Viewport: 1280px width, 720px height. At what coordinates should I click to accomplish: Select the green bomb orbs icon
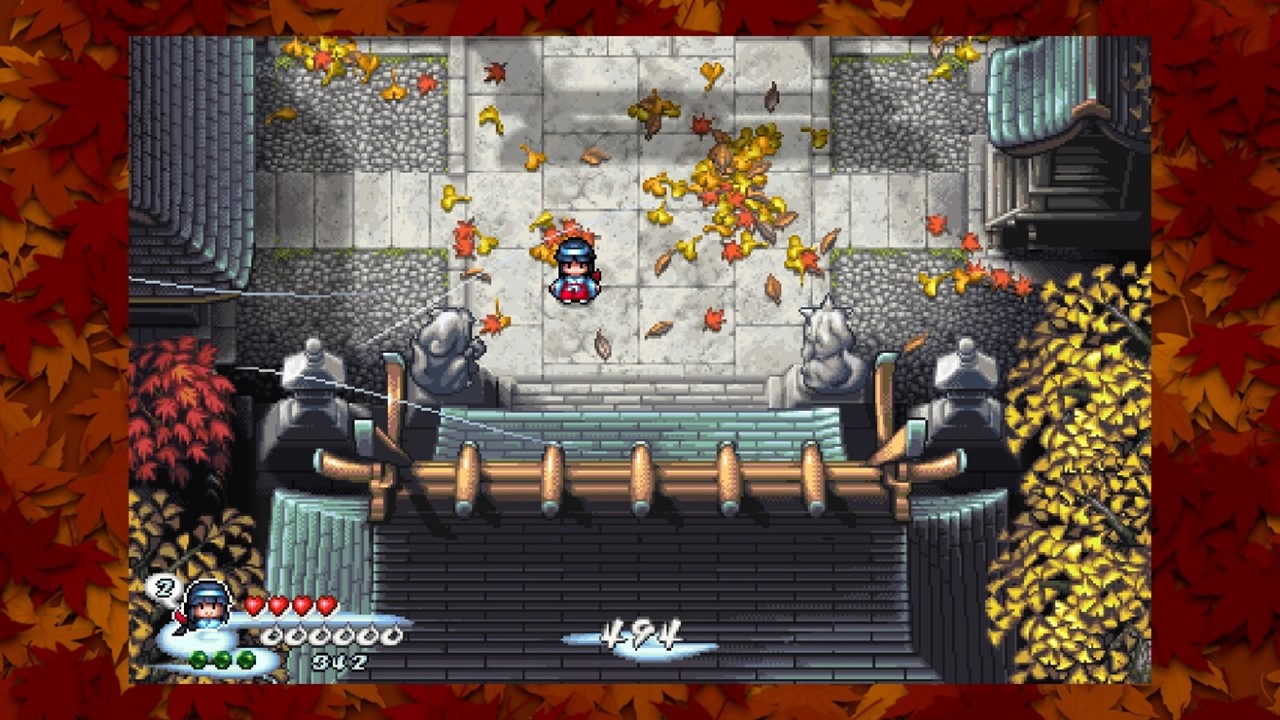pyautogui.click(x=222, y=659)
